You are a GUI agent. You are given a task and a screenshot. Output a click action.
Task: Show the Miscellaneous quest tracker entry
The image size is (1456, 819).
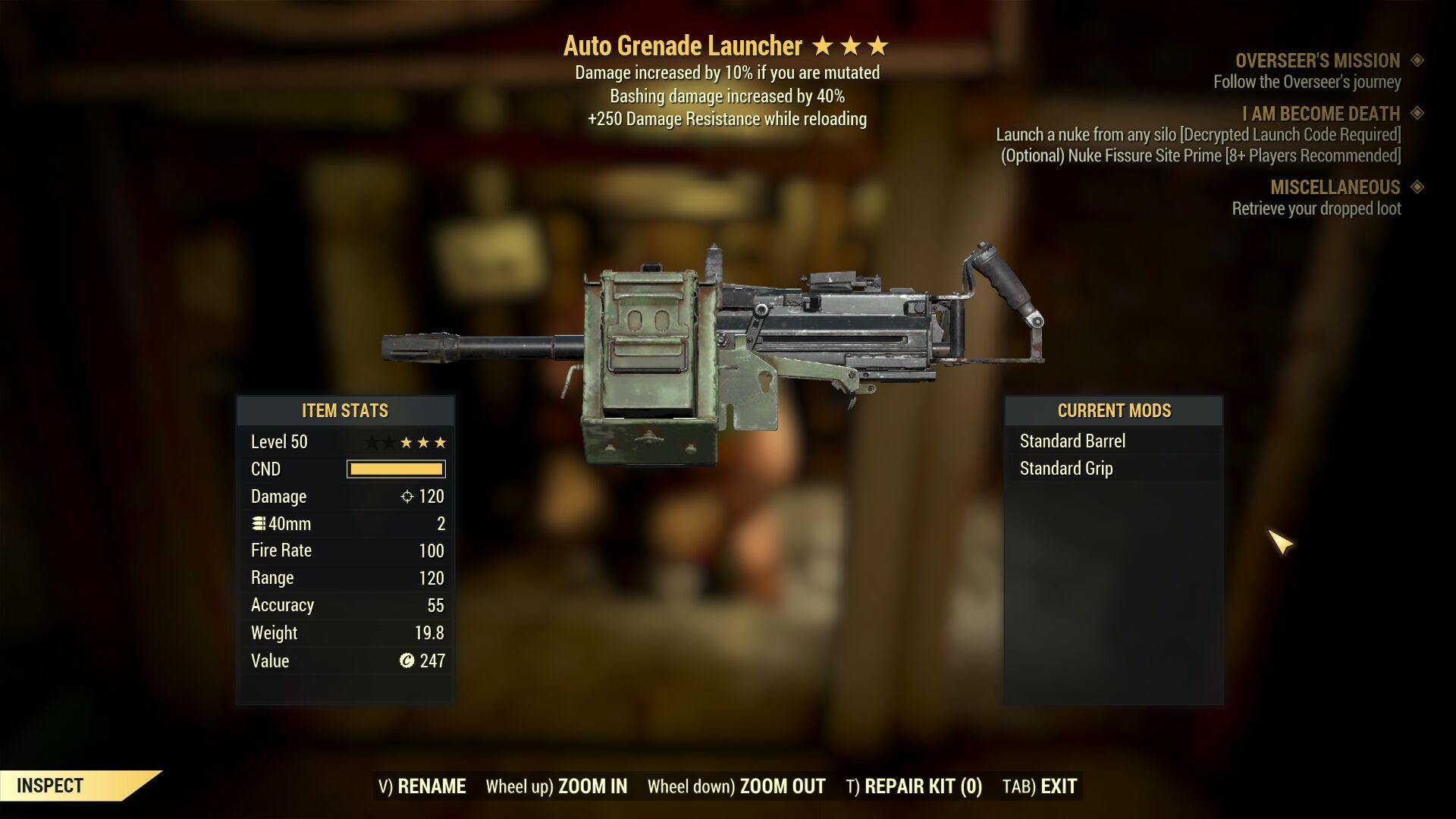pyautogui.click(x=1335, y=187)
